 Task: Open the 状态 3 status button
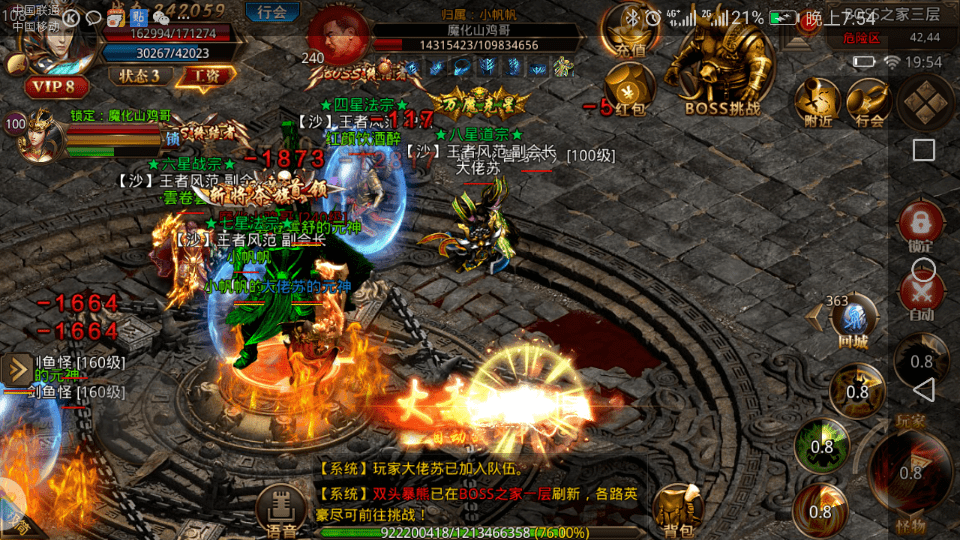[x=140, y=76]
